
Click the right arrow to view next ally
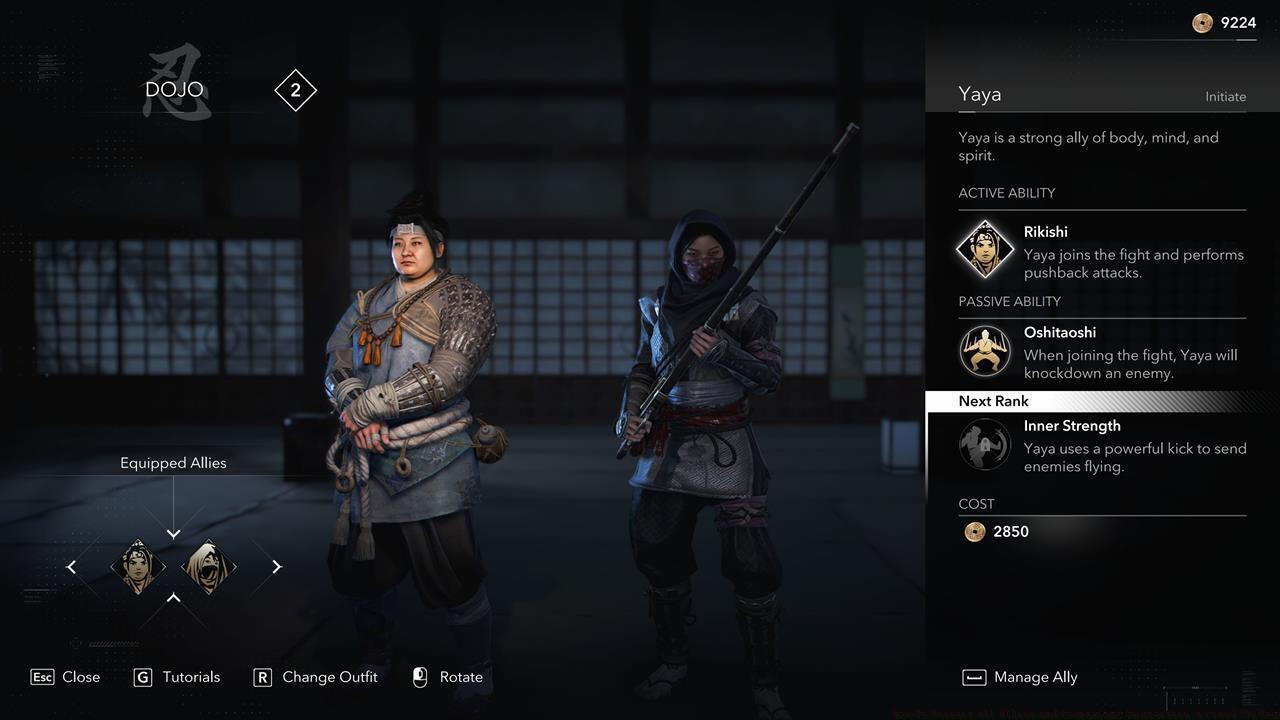[x=276, y=567]
